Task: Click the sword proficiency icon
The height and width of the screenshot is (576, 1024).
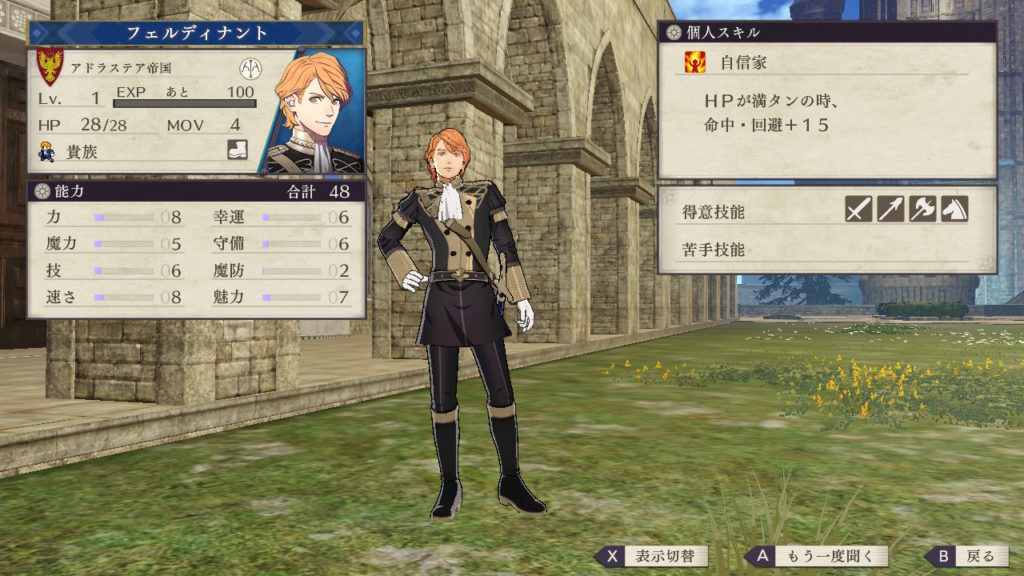Action: [859, 209]
